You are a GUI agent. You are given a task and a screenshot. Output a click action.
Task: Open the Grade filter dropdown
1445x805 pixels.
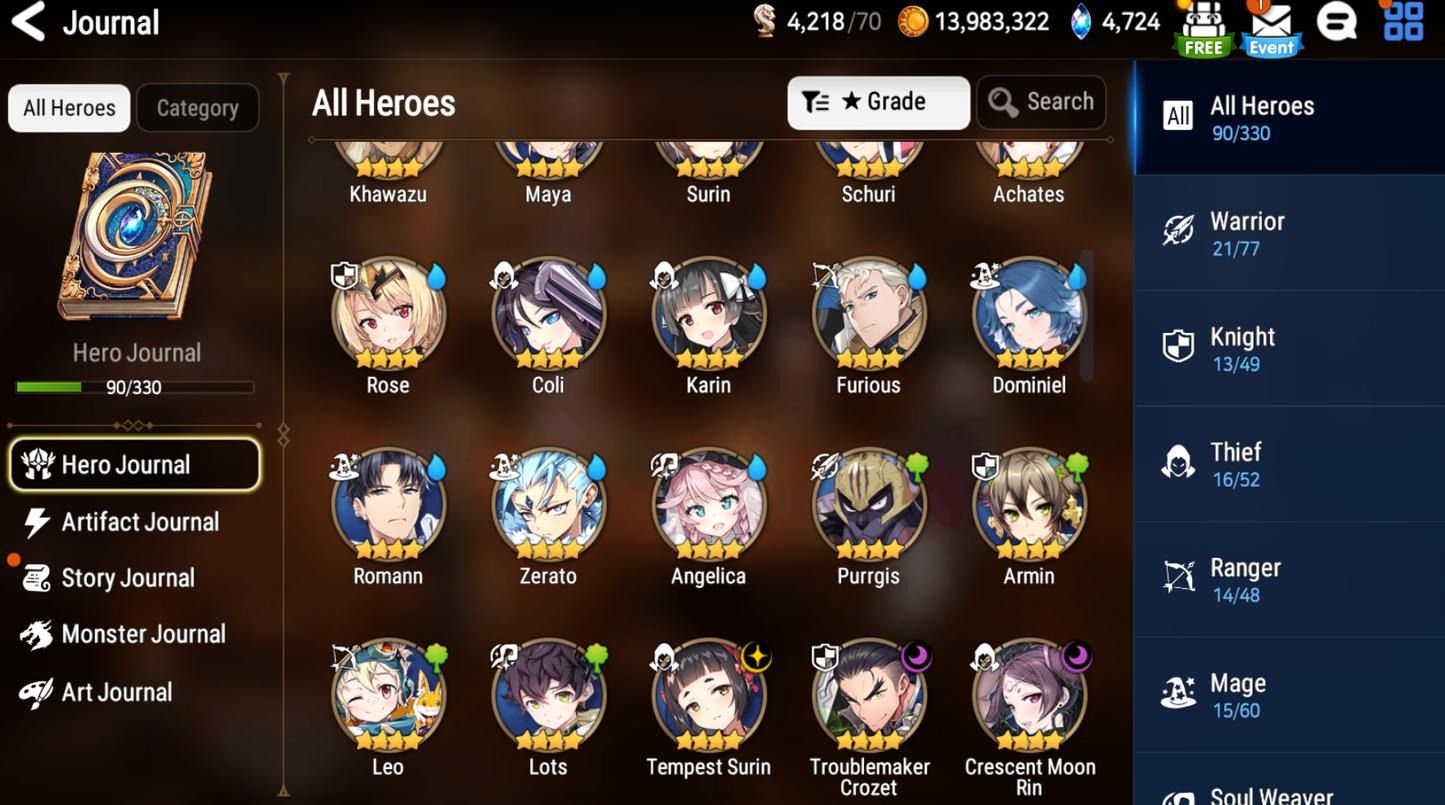point(878,101)
